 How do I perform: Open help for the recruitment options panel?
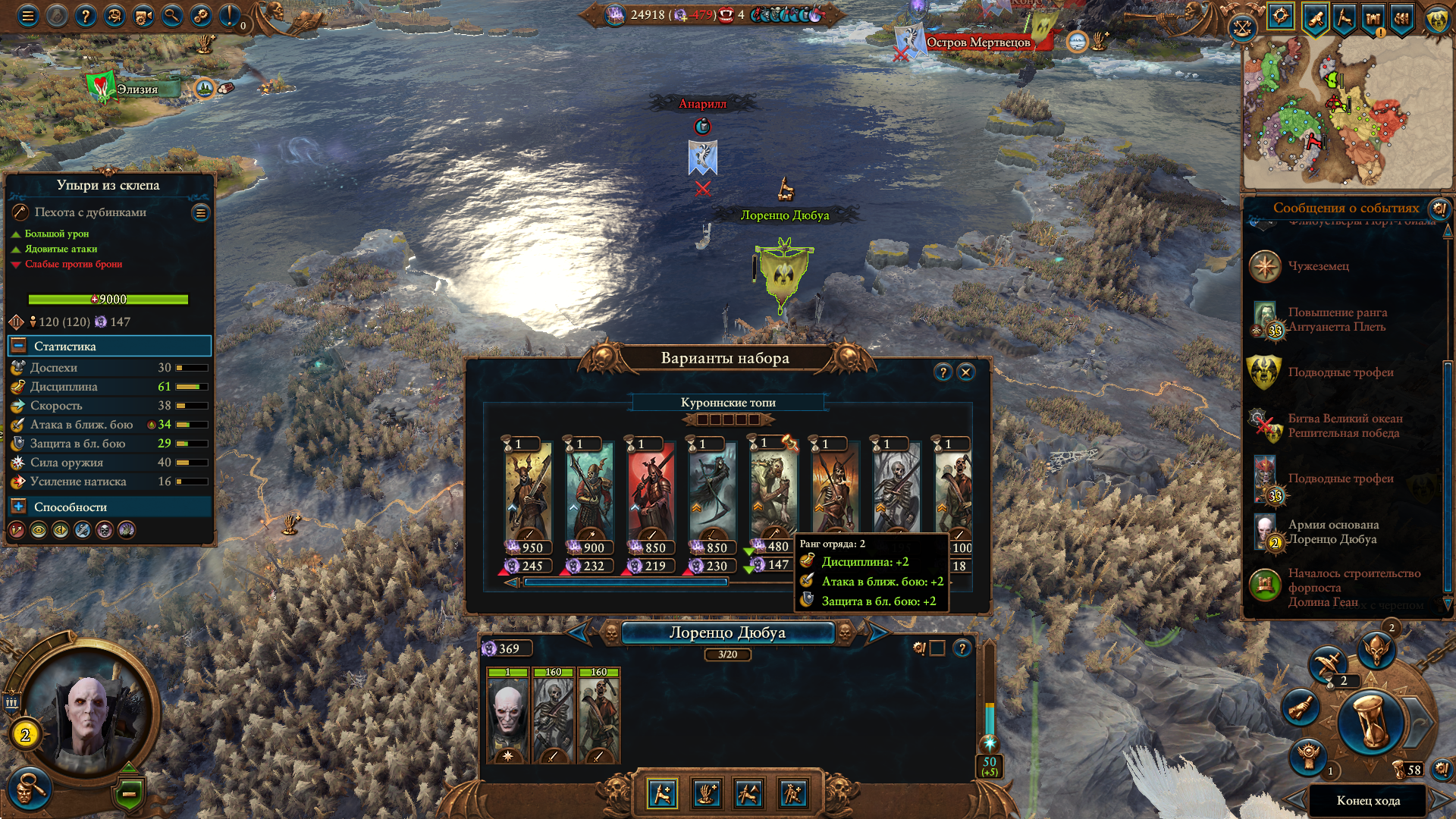[943, 372]
